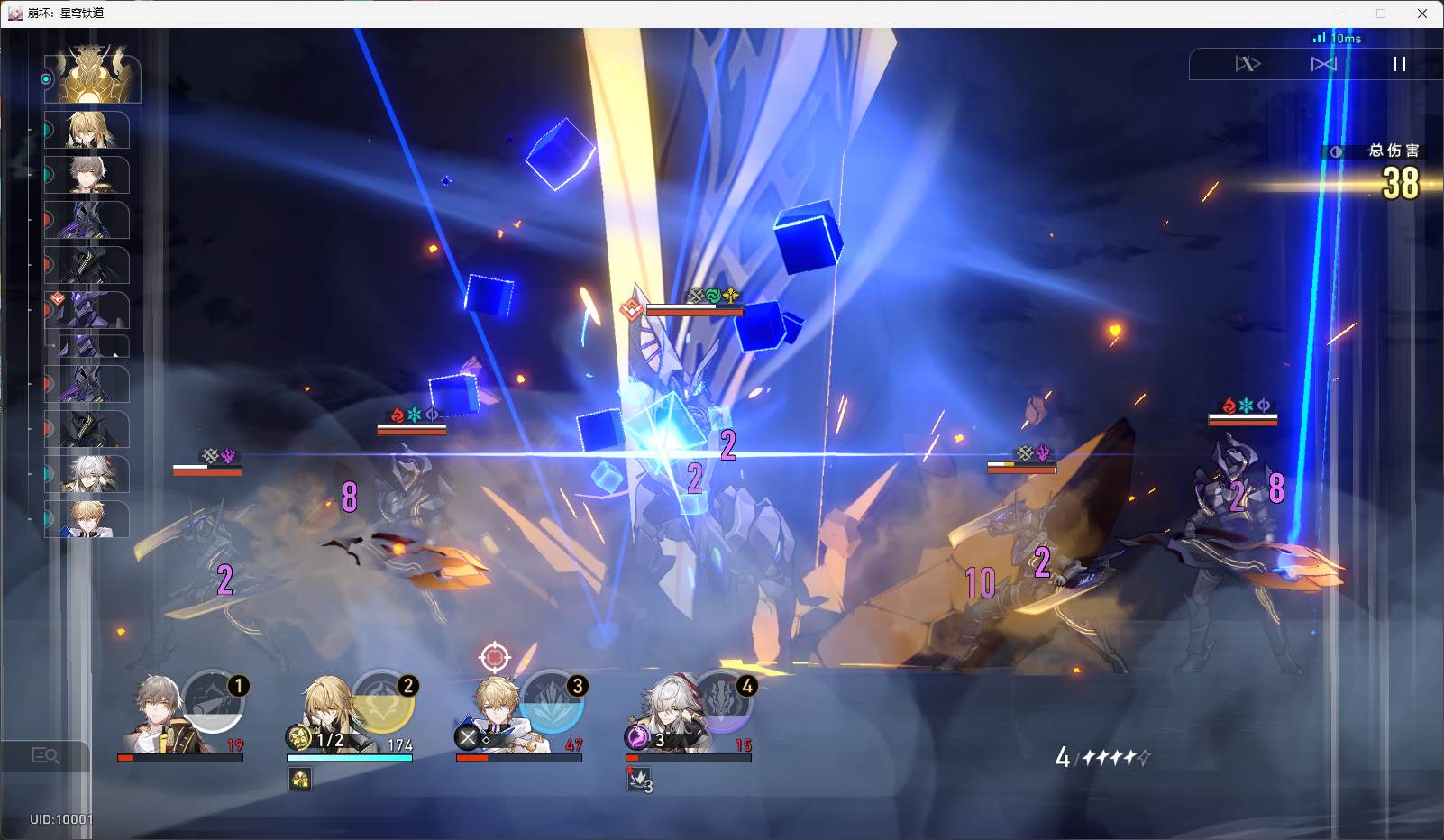Viewport: 1444px width, 840px height.
Task: Inspect the status icon under fourth character
Action: [x=639, y=780]
